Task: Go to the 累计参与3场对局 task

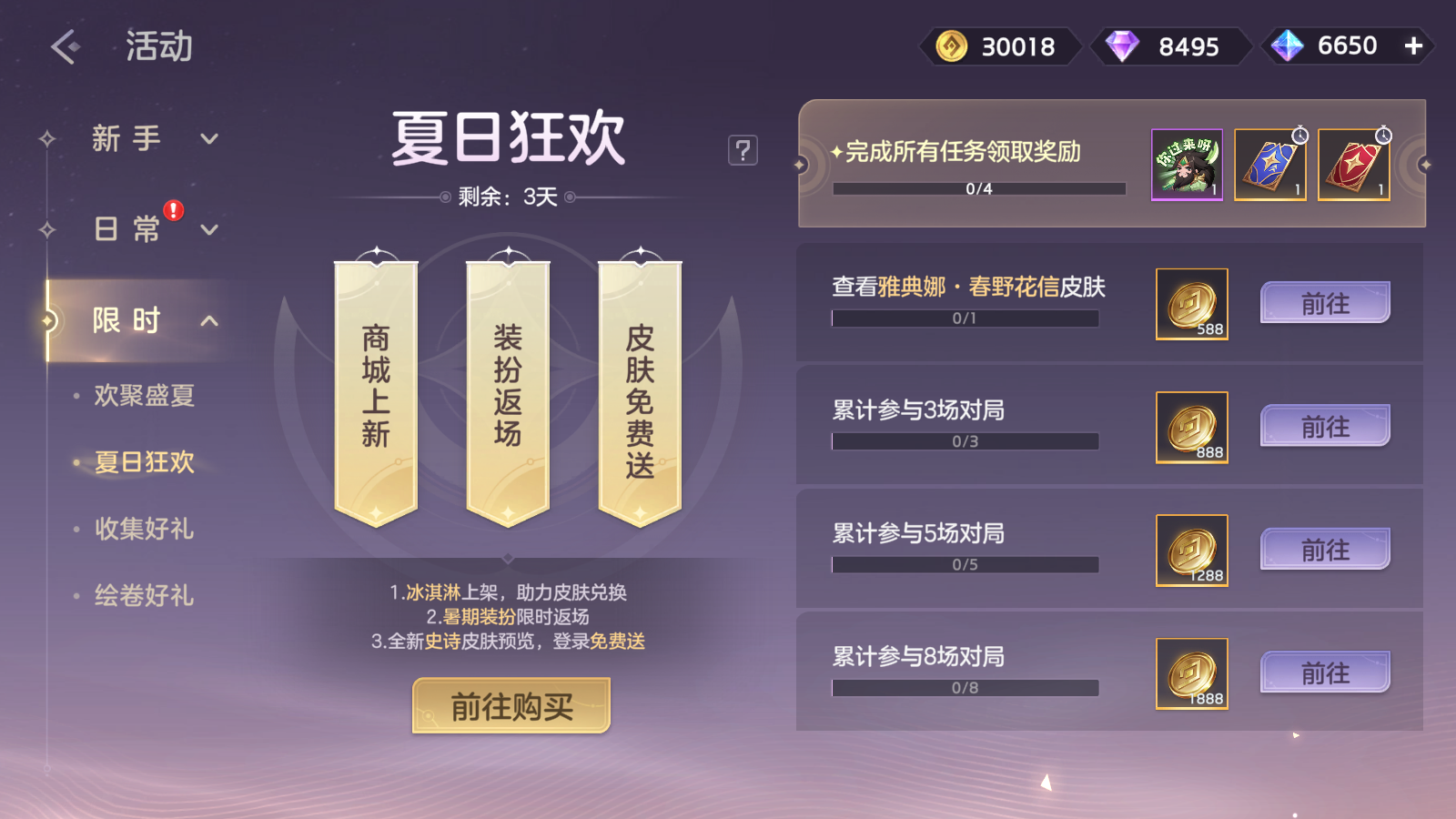Action: coord(1325,426)
